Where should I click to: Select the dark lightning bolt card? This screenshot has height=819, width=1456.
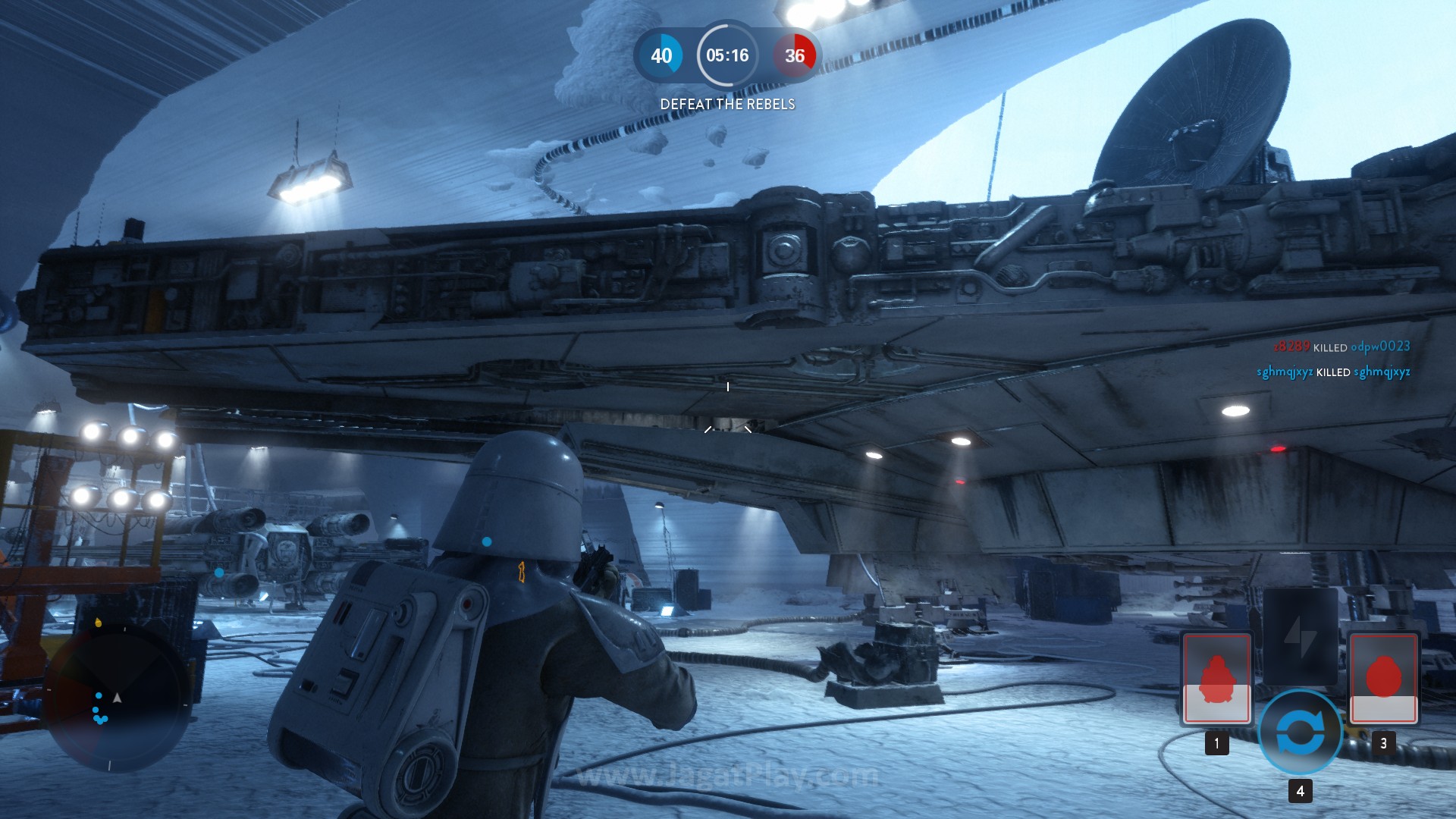pos(1300,635)
